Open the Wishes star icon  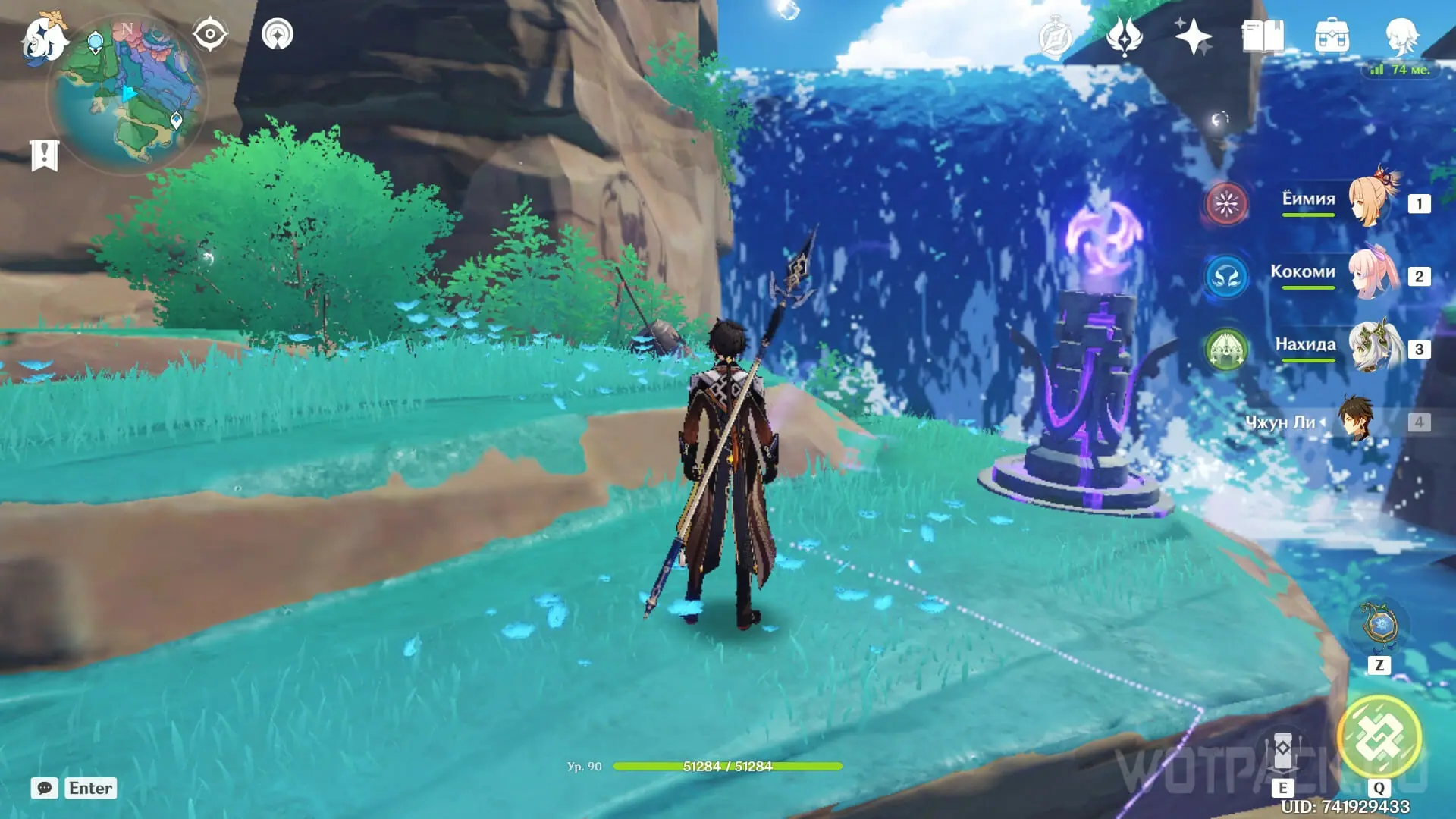(1192, 36)
